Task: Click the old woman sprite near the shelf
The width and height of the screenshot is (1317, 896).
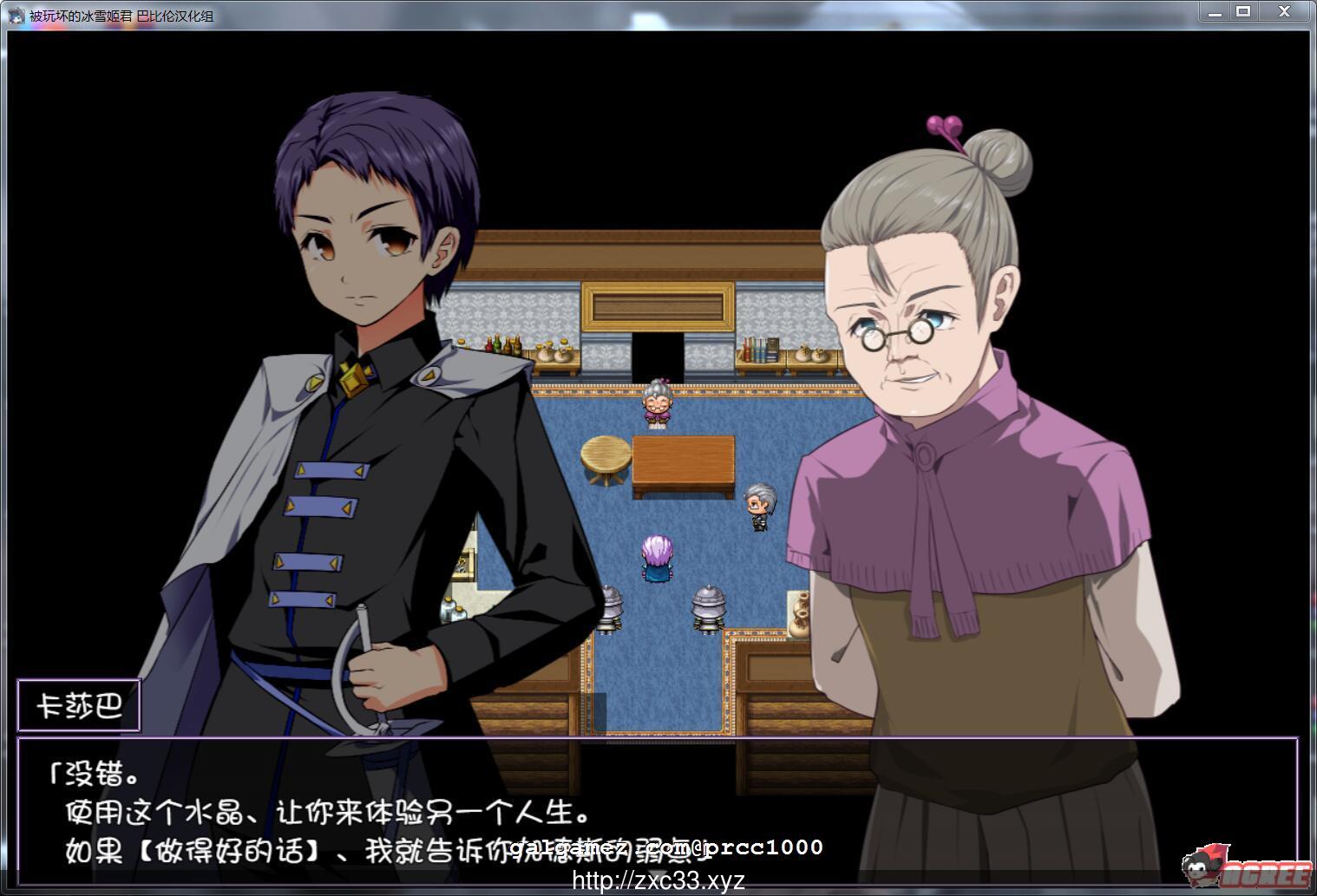Action: [x=656, y=403]
